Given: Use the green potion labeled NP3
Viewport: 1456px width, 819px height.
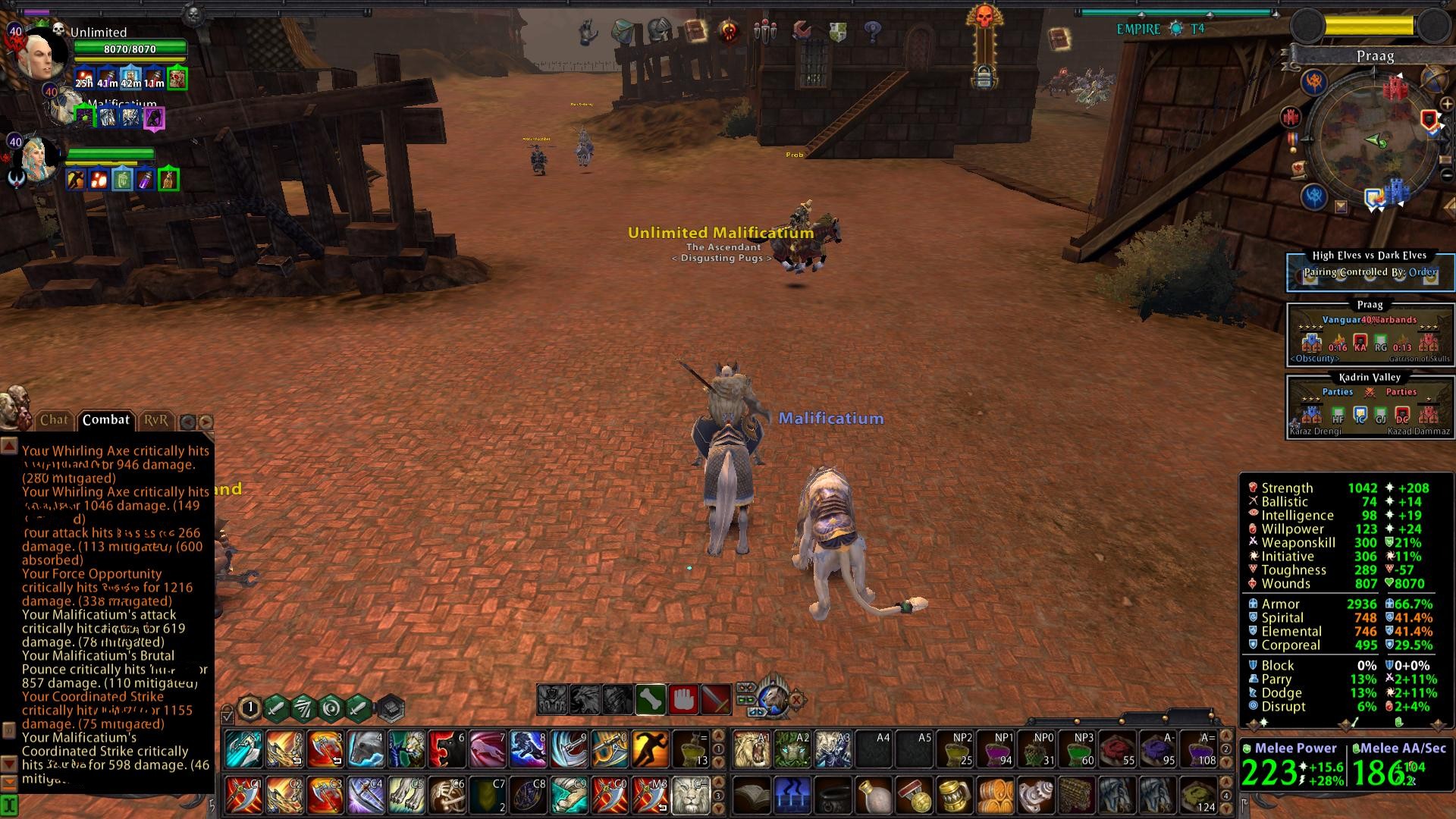Looking at the screenshot, I should click(x=1078, y=748).
